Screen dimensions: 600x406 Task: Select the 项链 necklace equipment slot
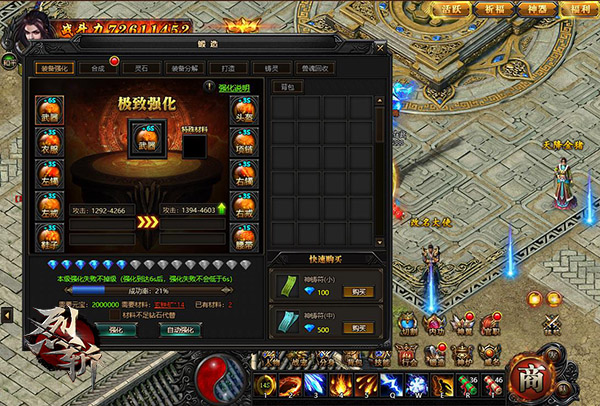(x=246, y=143)
